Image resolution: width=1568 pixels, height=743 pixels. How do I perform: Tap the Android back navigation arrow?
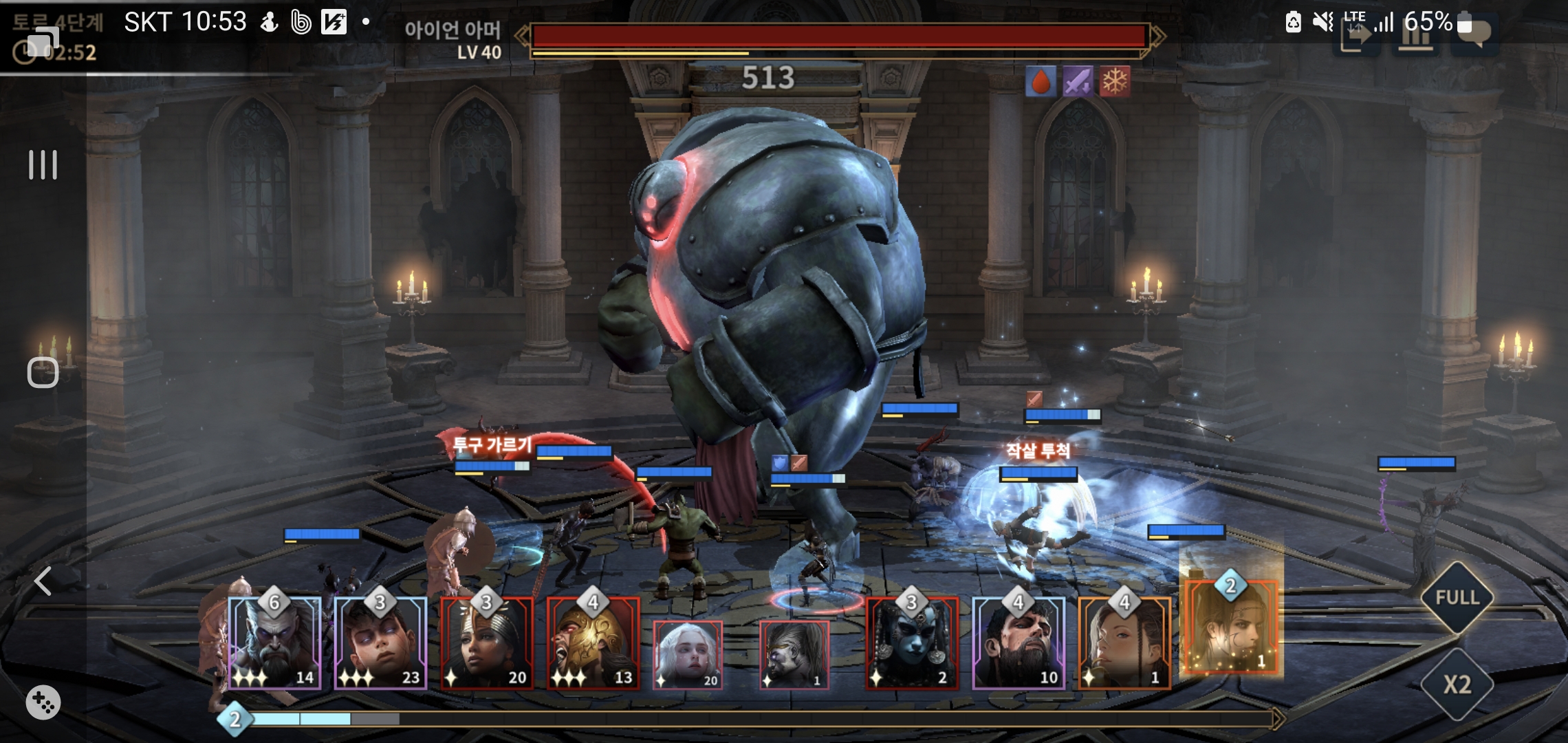[43, 581]
